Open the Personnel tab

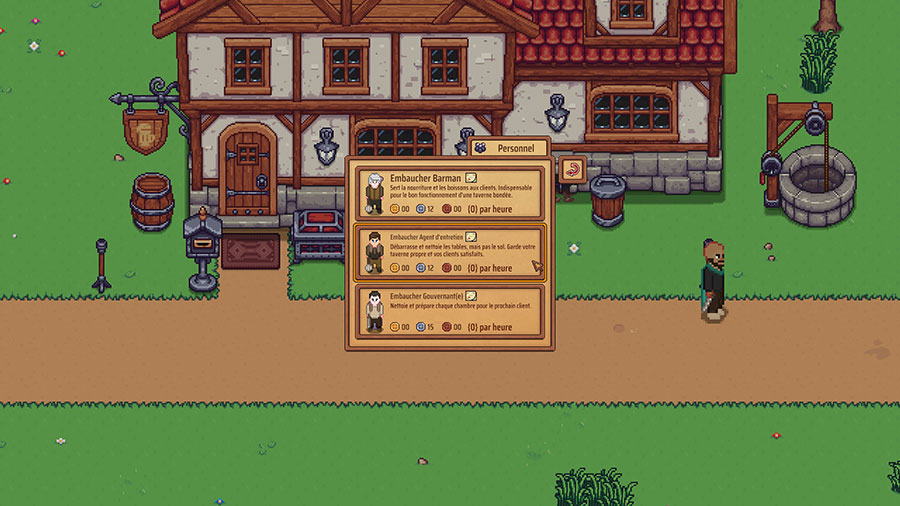pos(509,148)
